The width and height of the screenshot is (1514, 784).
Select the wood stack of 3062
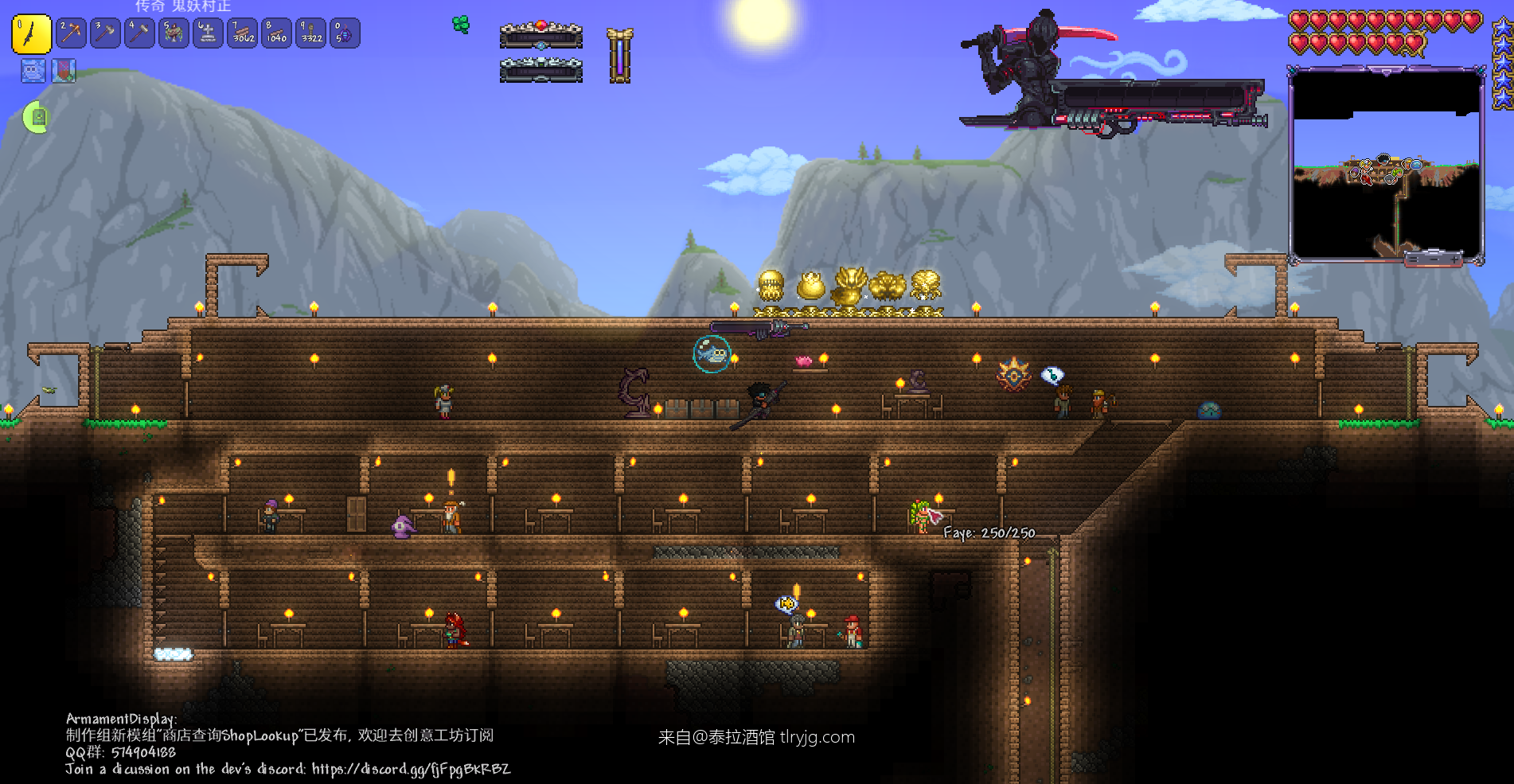point(243,33)
